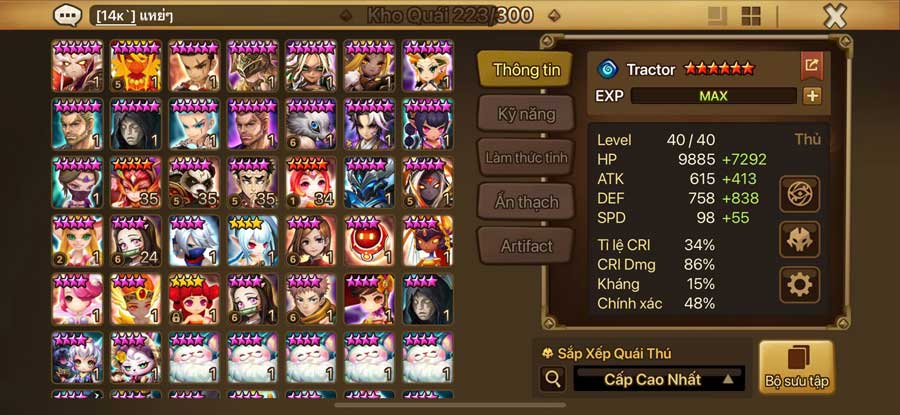Open the Bộ sưu tập collection
The height and width of the screenshot is (415, 900).
[796, 367]
